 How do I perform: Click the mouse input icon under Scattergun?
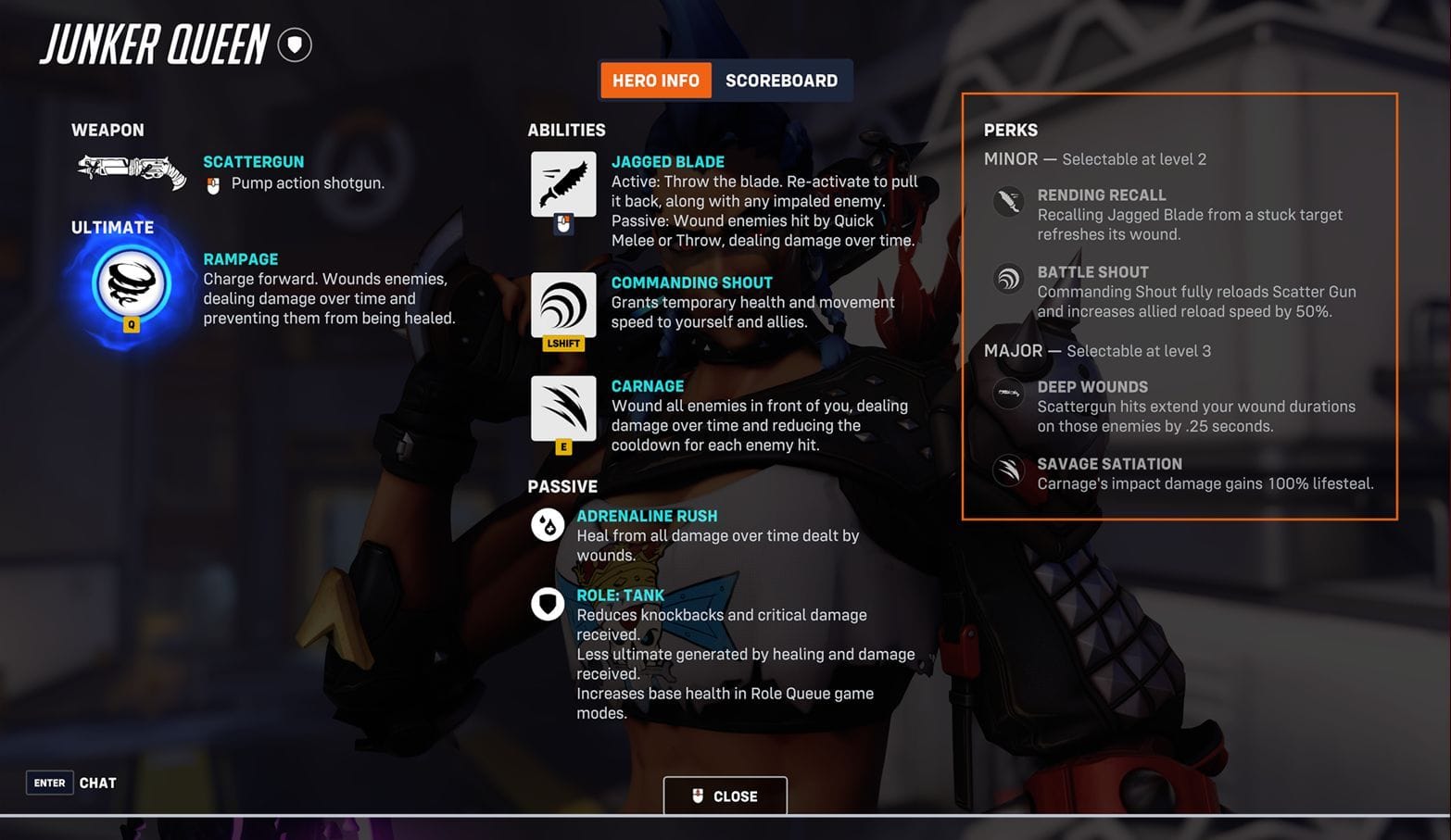click(211, 183)
